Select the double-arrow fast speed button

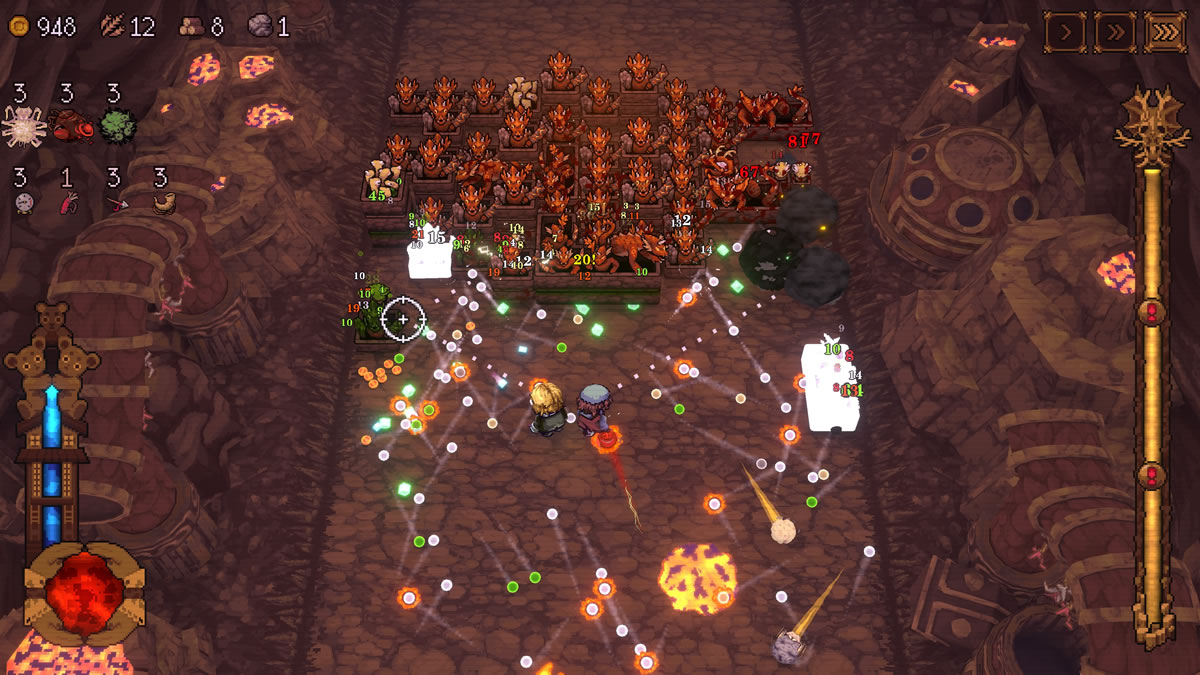(x=1115, y=32)
